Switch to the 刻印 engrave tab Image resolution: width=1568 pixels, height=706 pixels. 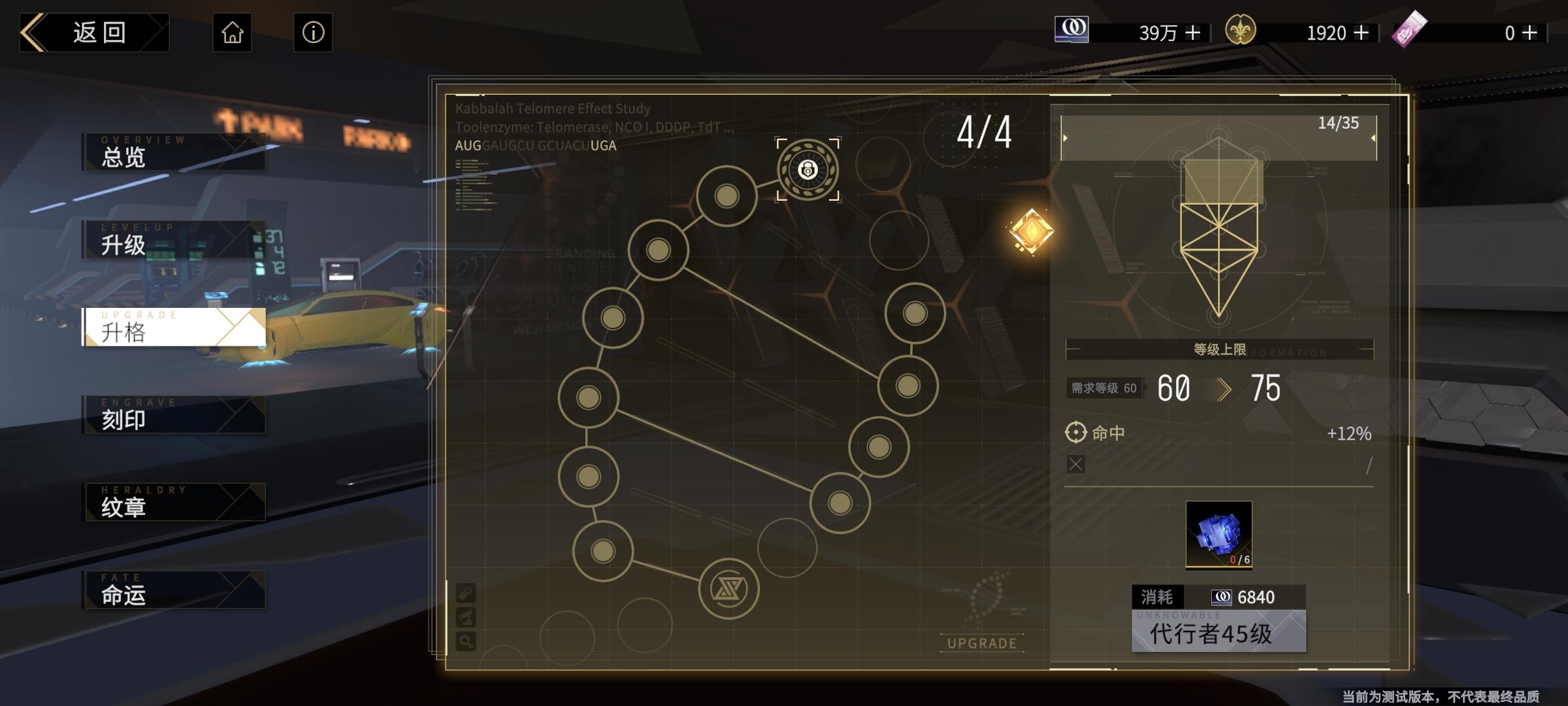point(174,415)
